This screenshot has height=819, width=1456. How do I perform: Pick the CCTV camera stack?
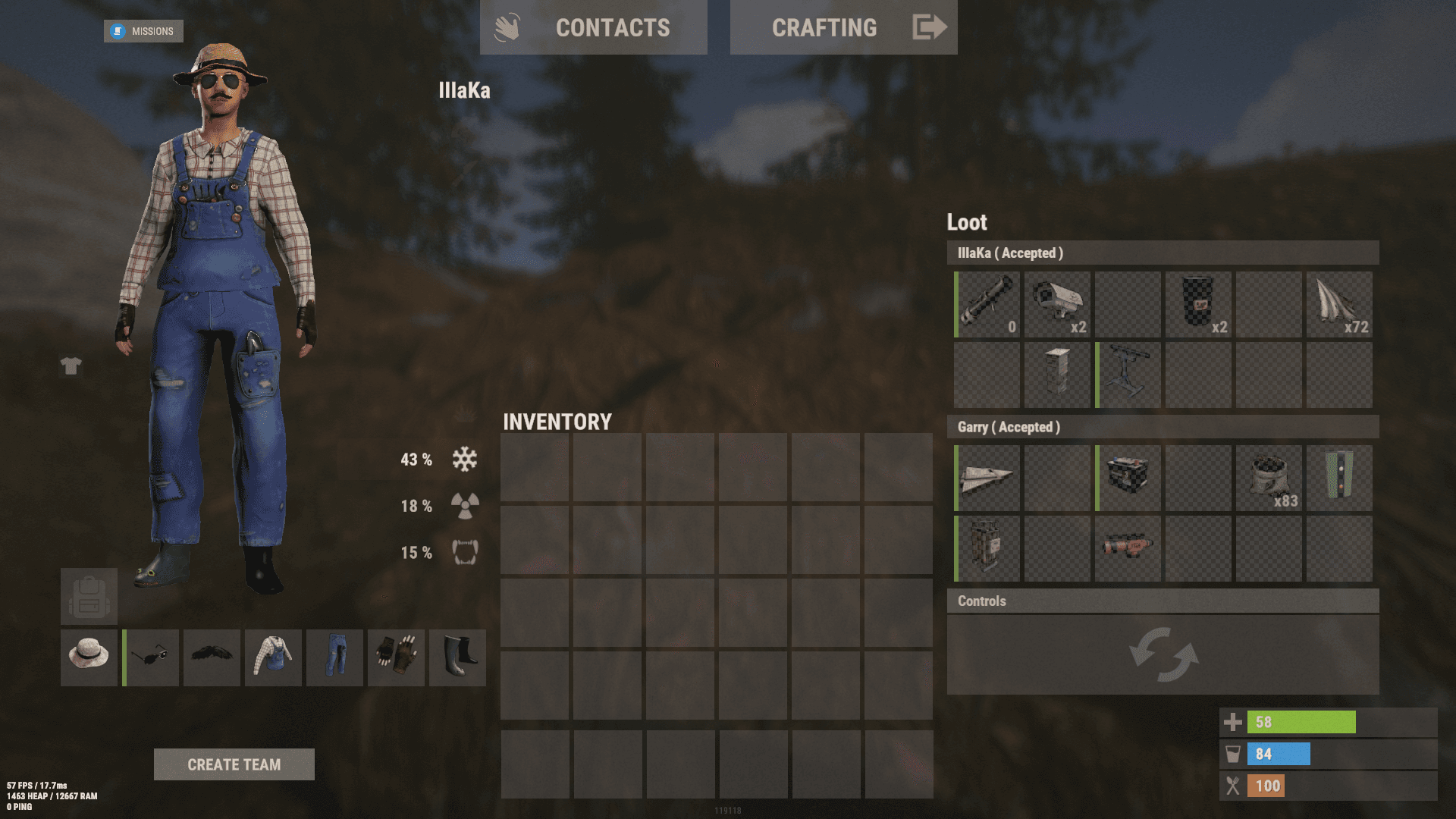pyautogui.click(x=1057, y=304)
